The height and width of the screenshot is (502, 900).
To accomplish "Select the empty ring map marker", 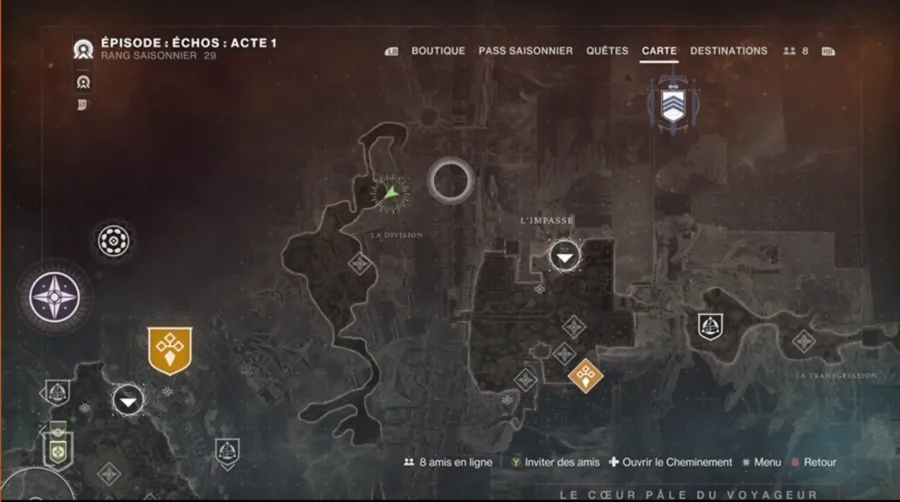I will tap(450, 180).
